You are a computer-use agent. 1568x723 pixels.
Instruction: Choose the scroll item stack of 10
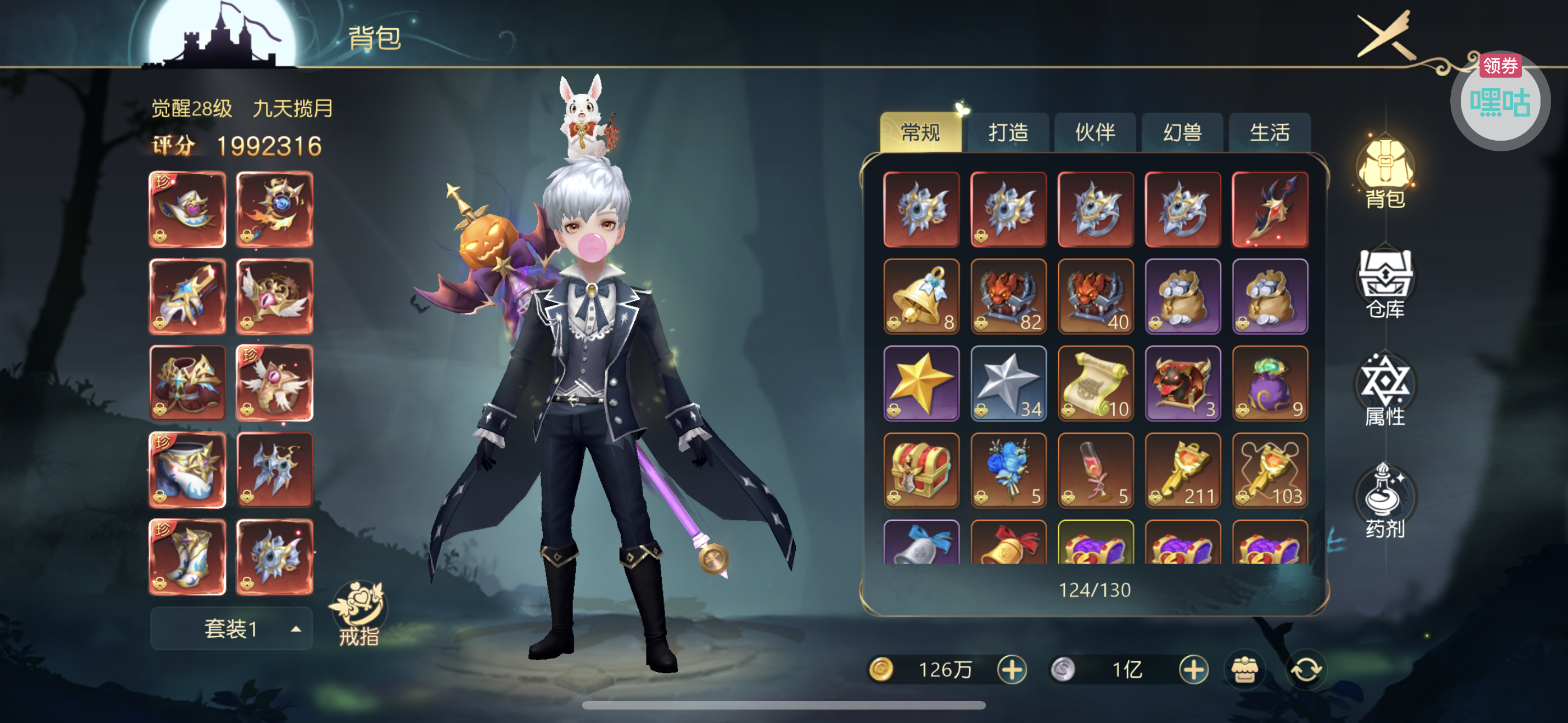click(1095, 383)
